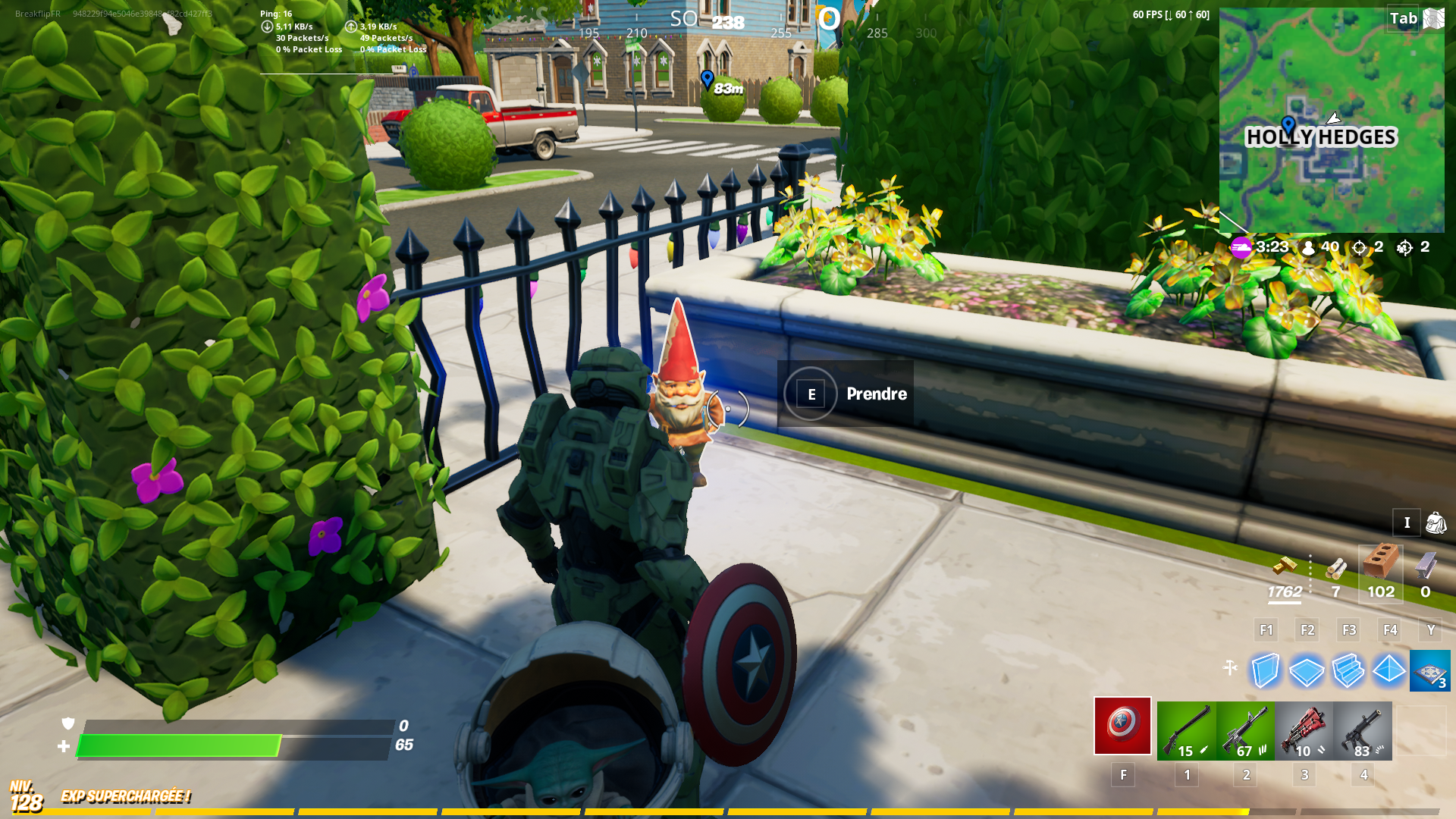The image size is (1456, 819).
Task: Select the Captain America shield item slot
Action: tap(1122, 728)
